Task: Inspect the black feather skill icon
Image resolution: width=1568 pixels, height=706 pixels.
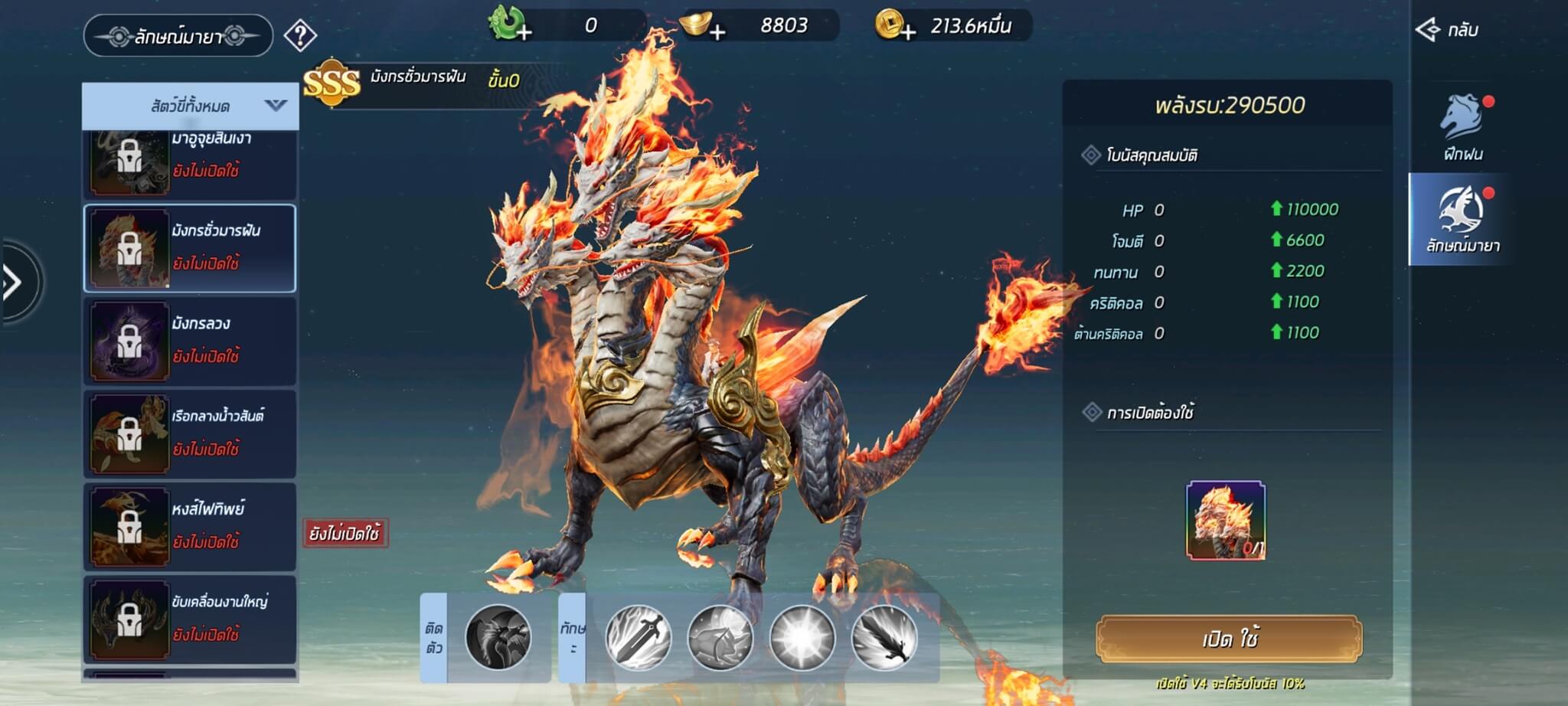Action: pyautogui.click(x=884, y=637)
